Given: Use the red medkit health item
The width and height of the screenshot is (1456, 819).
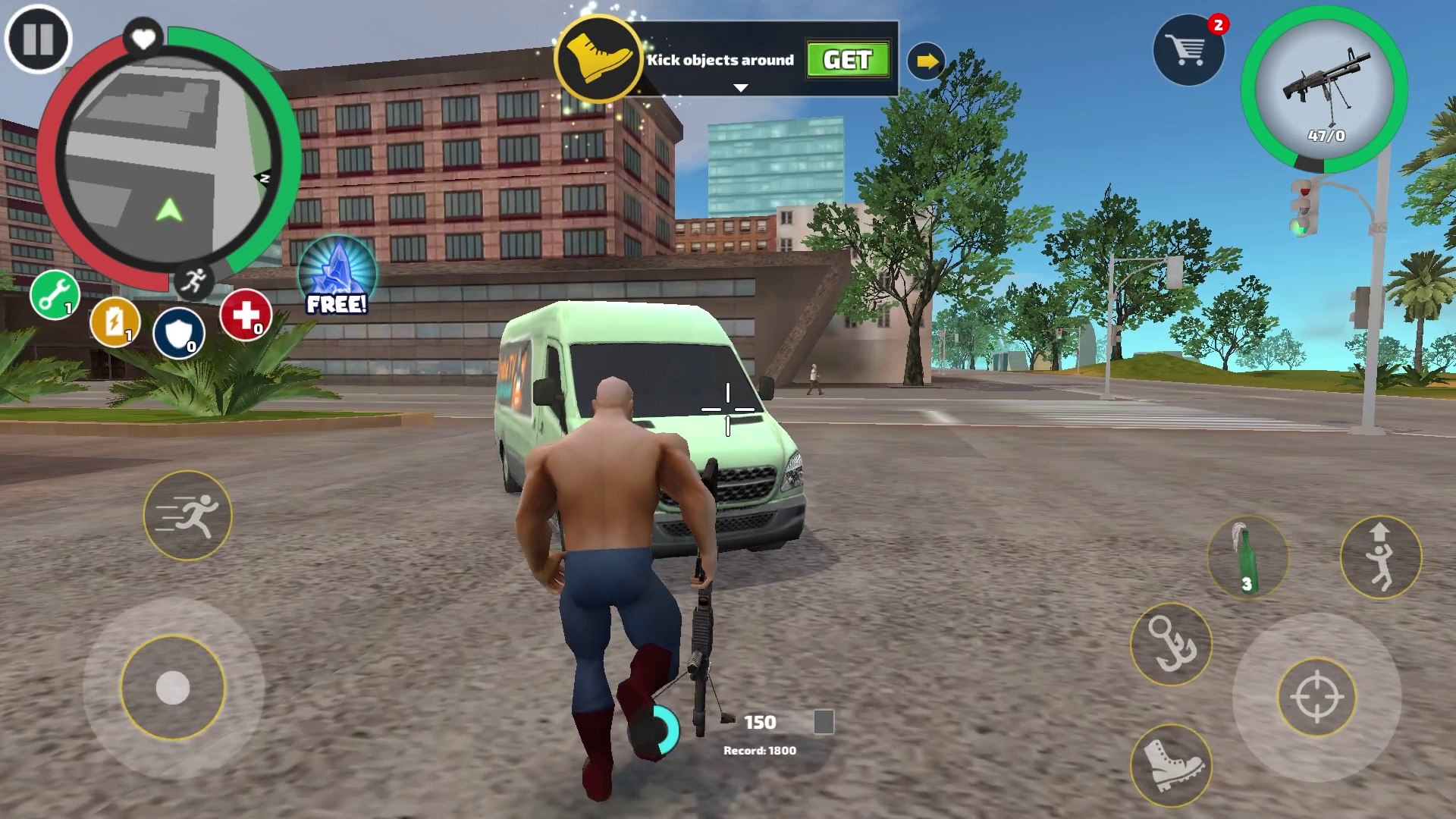Looking at the screenshot, I should pyautogui.click(x=246, y=315).
